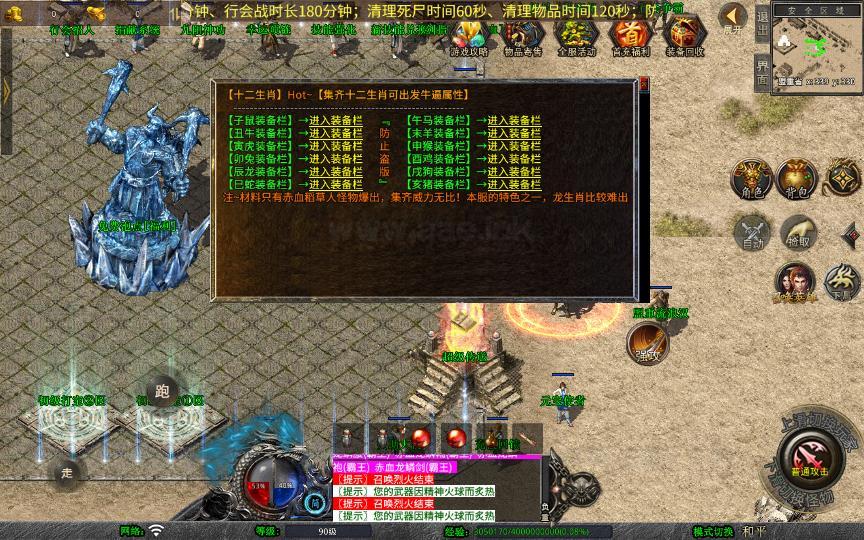Viewport: 864px width, 540px height.
Task: Open the 游戏攻略 game guide icon
Action: 468,37
